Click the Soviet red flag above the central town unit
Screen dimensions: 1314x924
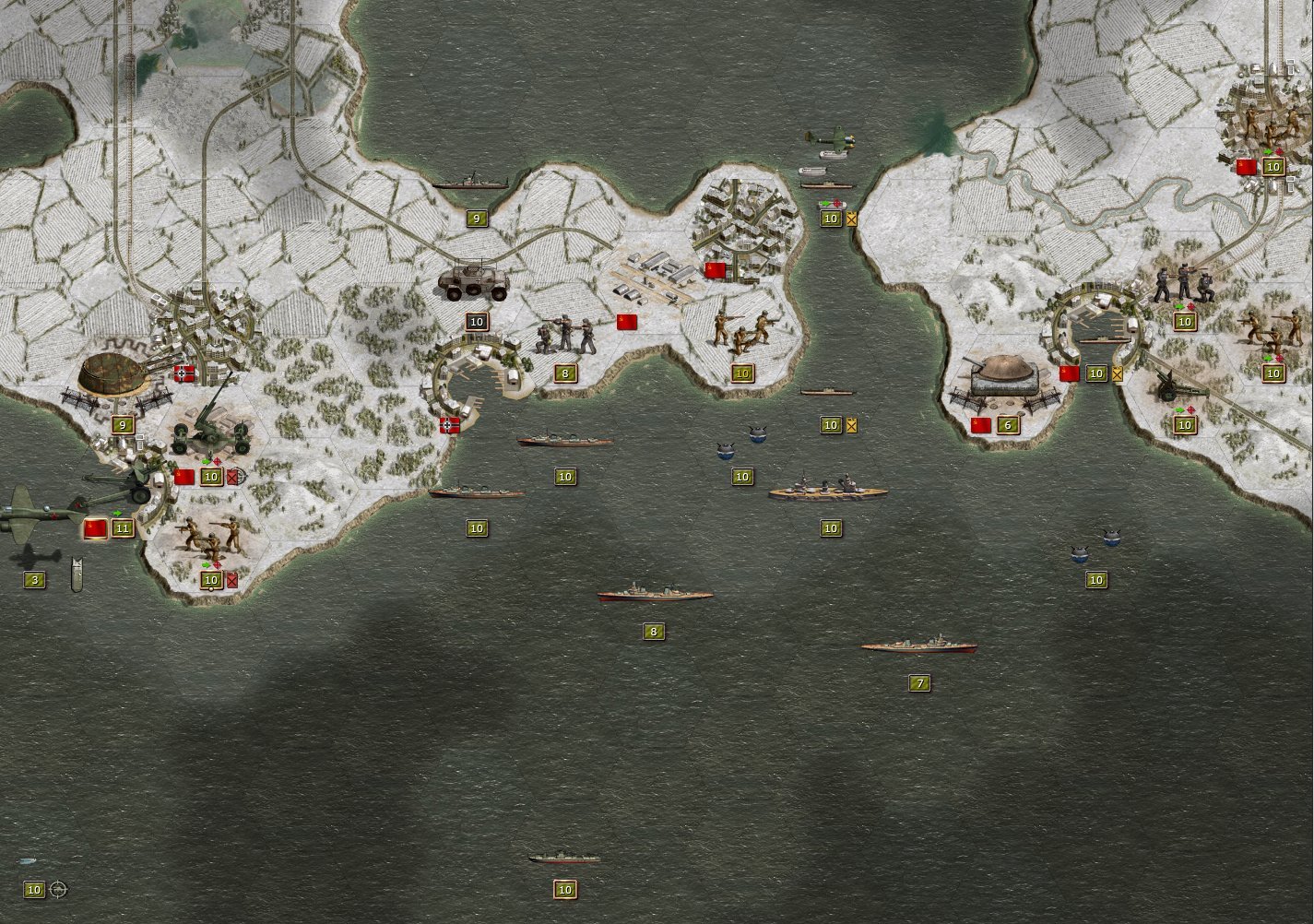coord(715,272)
